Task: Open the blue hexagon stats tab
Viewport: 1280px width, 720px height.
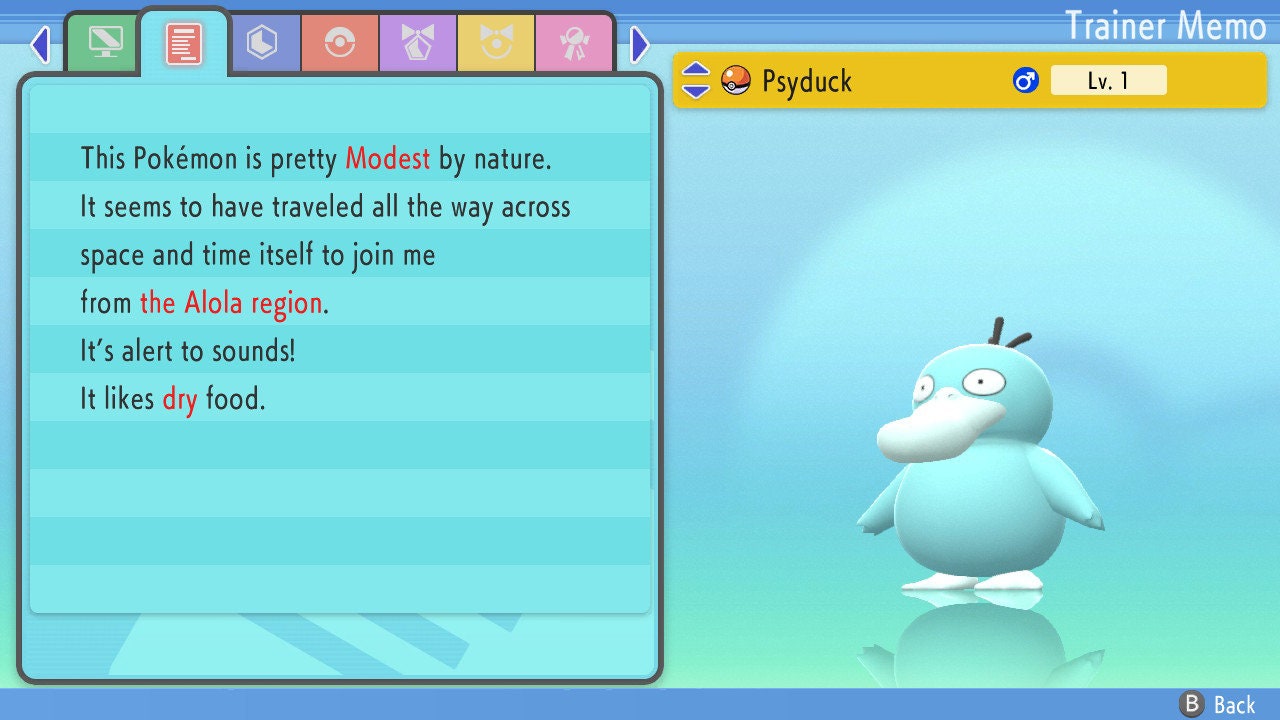Action: coord(262,43)
